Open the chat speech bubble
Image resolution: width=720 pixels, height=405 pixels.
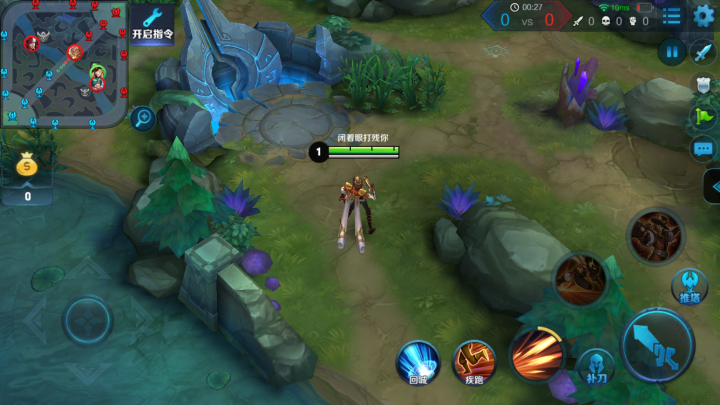click(703, 148)
